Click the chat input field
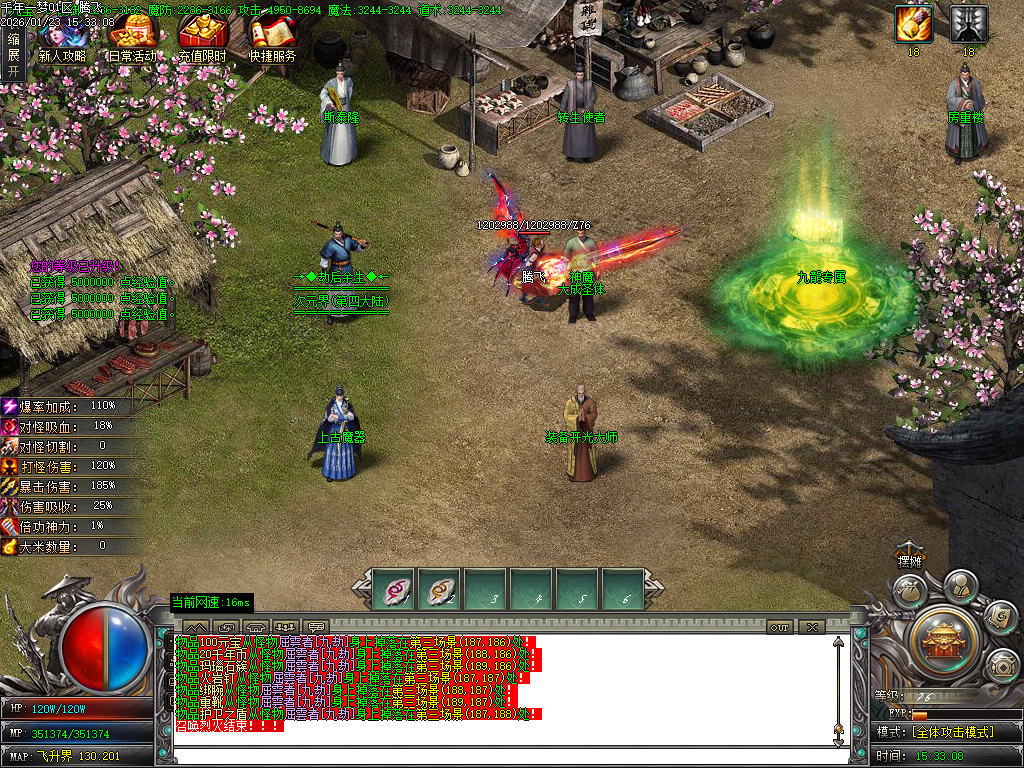The height and width of the screenshot is (768, 1024). pyautogui.click(x=500, y=757)
